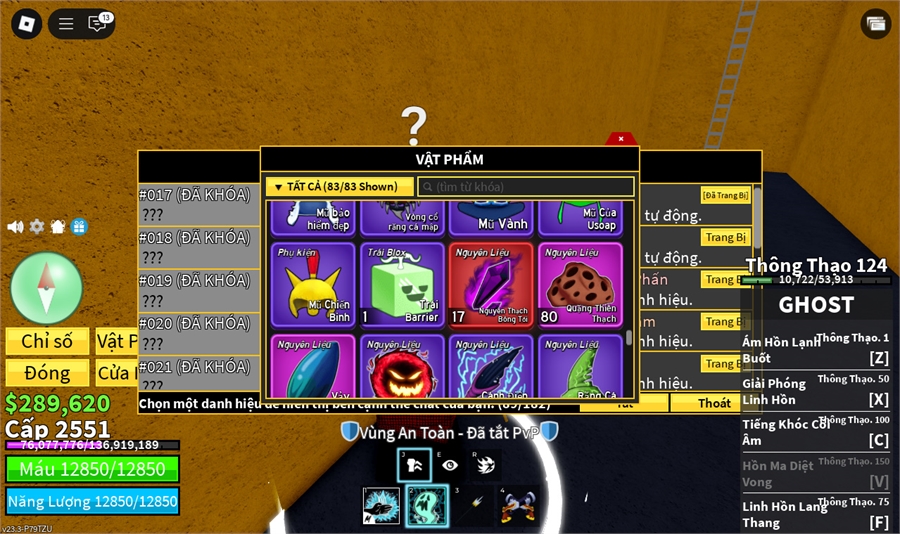Image resolution: width=900 pixels, height=534 pixels.
Task: Open the blue gift box rewards
Action: 79,227
